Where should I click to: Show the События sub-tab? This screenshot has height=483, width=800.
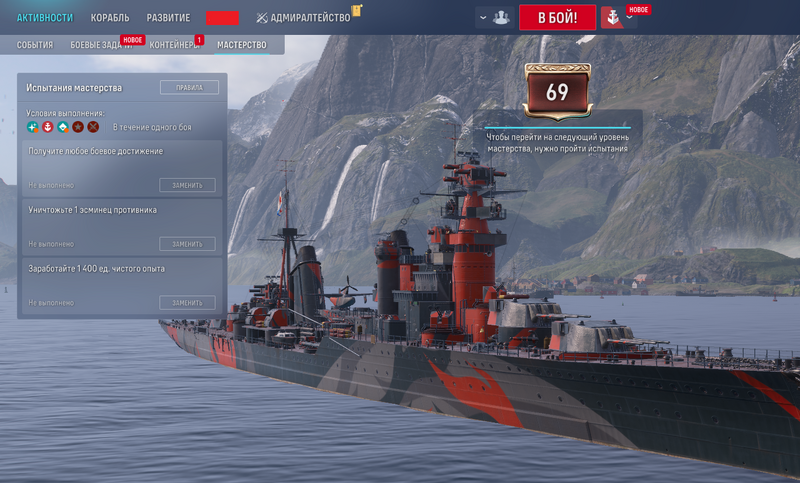(x=35, y=45)
